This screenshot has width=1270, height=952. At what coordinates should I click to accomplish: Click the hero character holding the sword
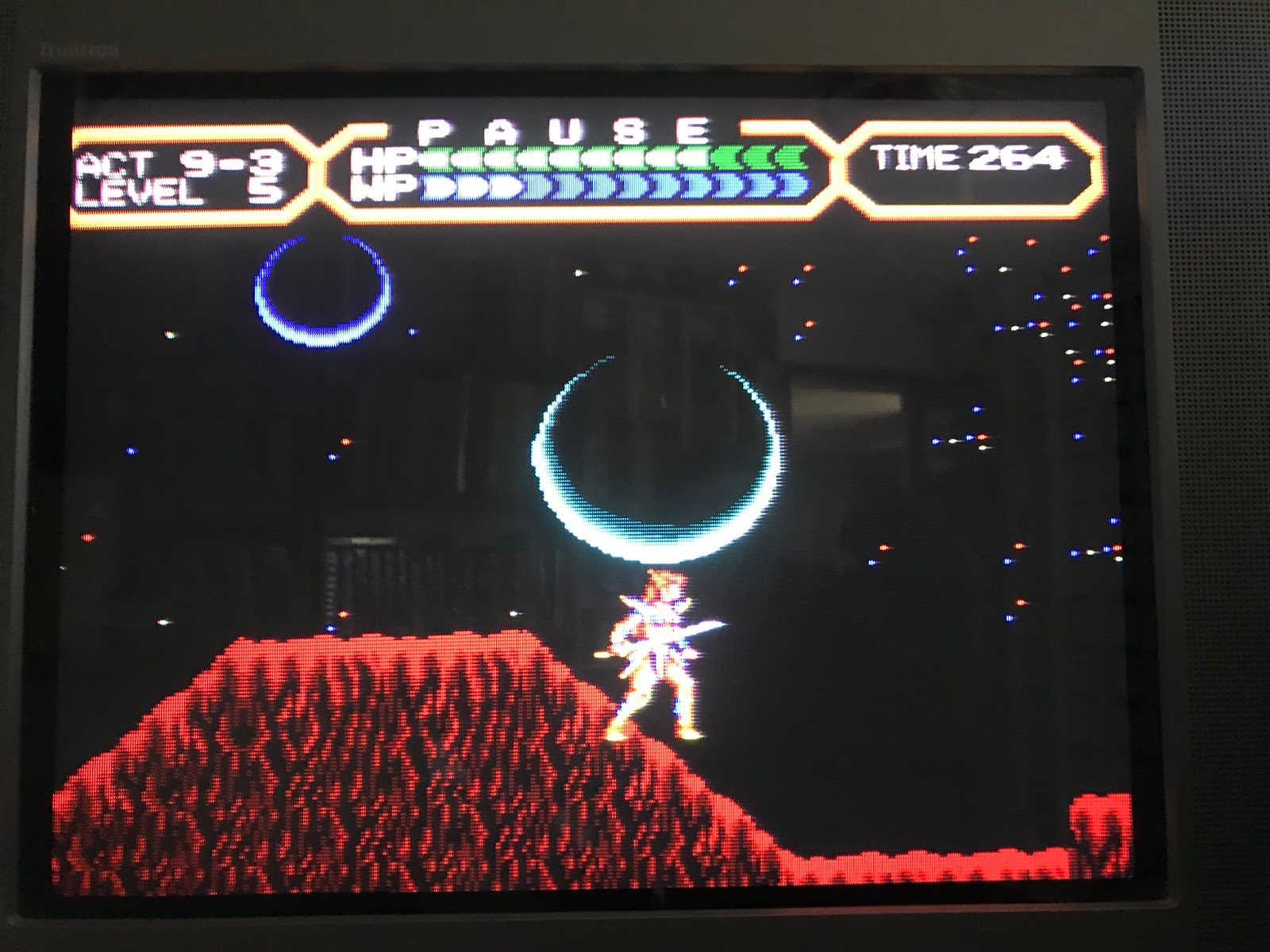(x=659, y=658)
